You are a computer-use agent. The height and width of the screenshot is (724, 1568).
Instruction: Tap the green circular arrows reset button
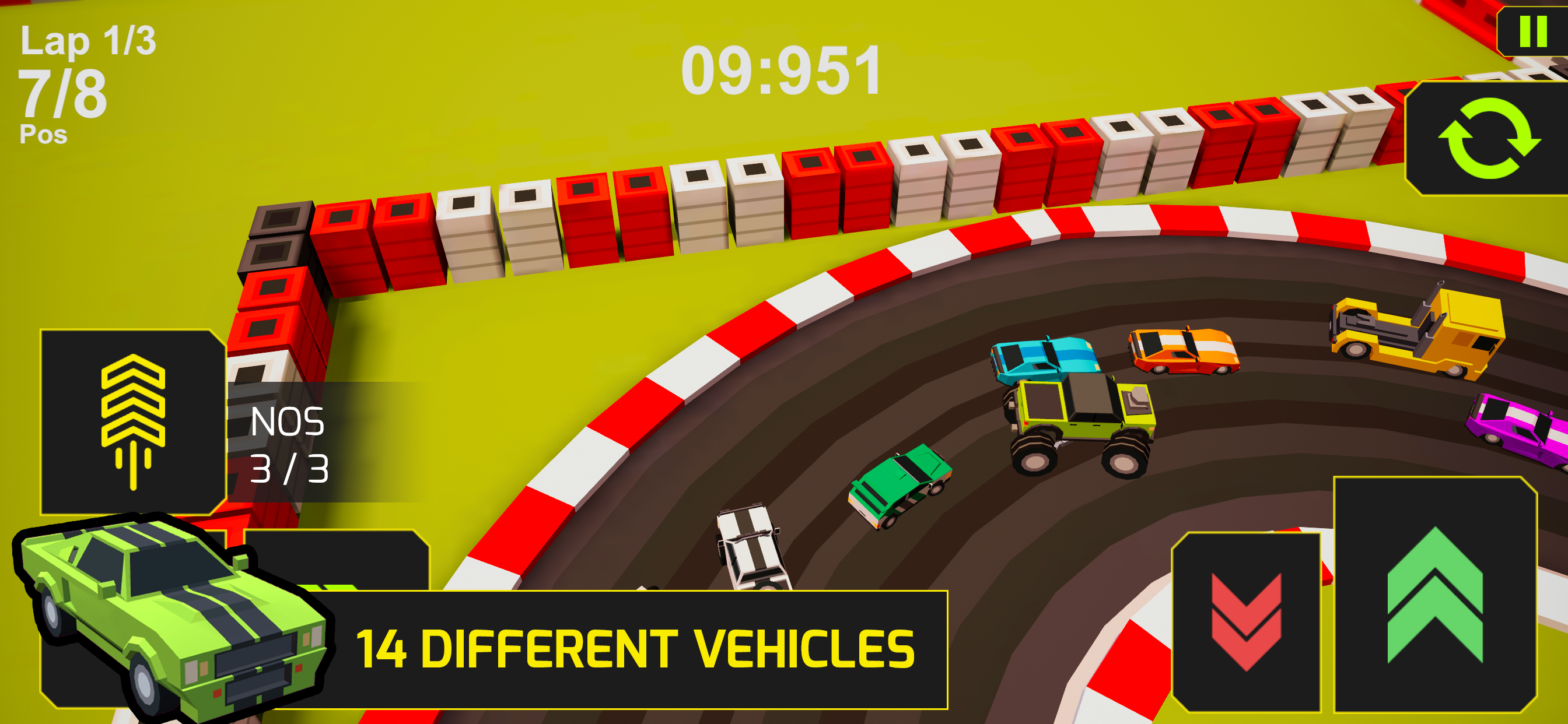coord(1489,139)
